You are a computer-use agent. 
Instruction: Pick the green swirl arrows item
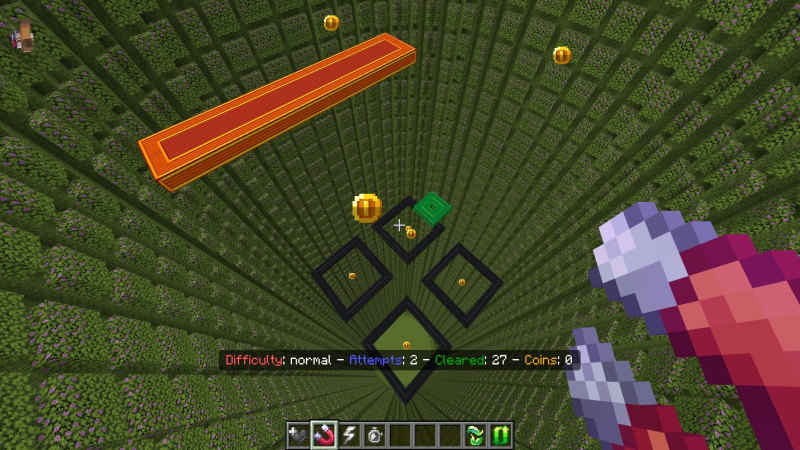click(x=476, y=435)
